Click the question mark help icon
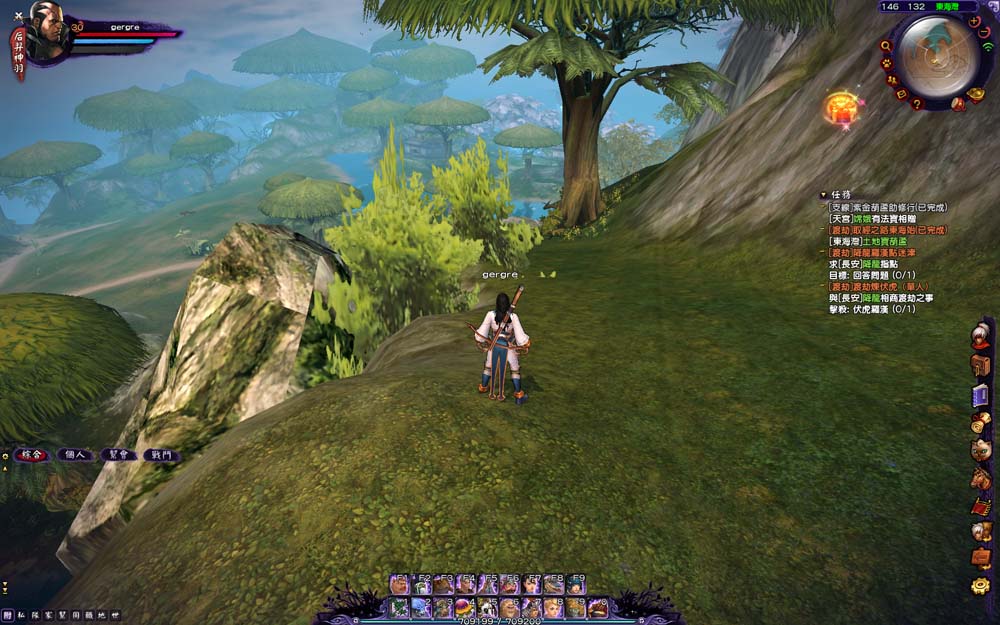The width and height of the screenshot is (1000, 625). (x=916, y=103)
